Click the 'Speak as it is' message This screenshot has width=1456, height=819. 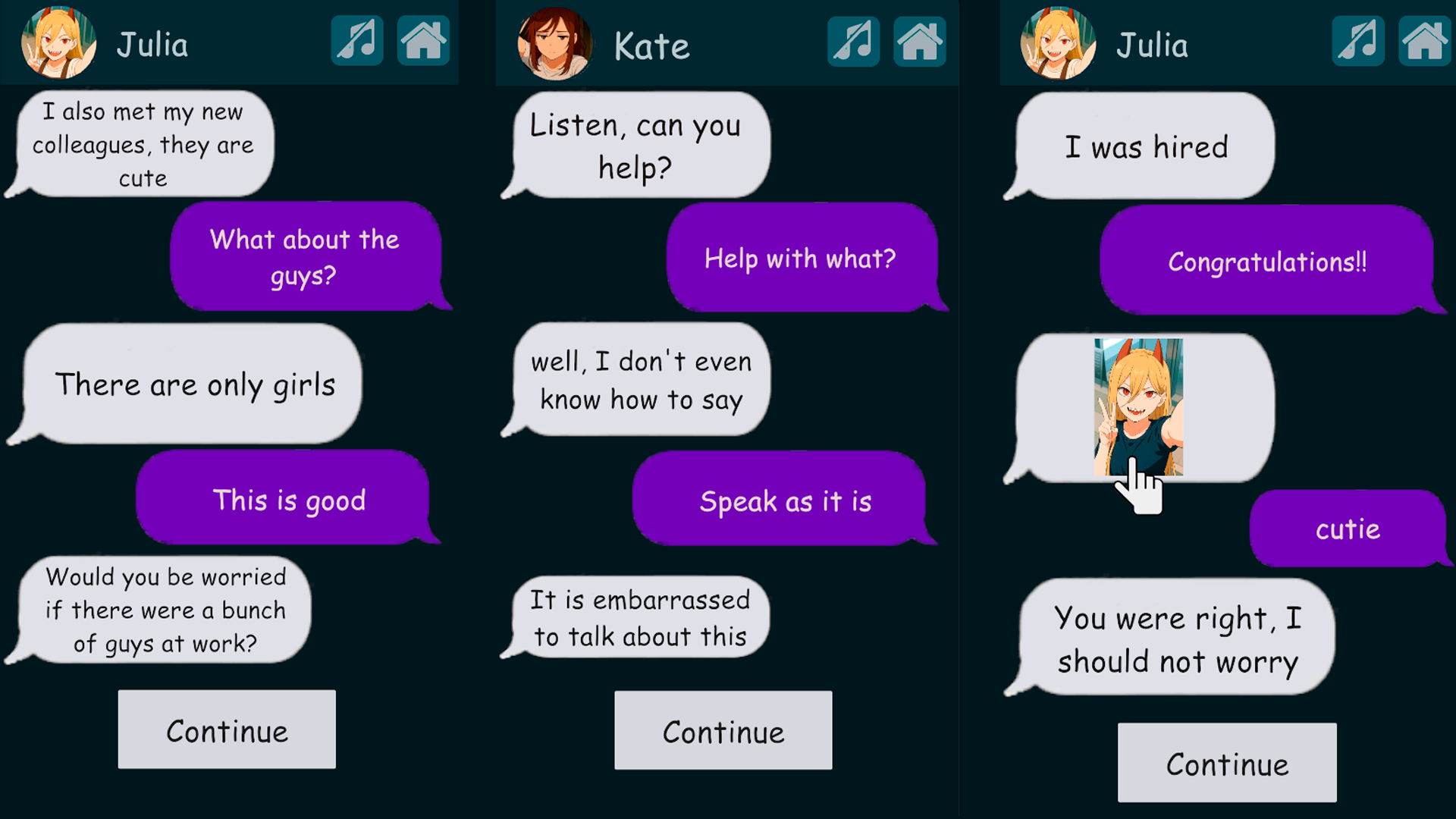[786, 500]
